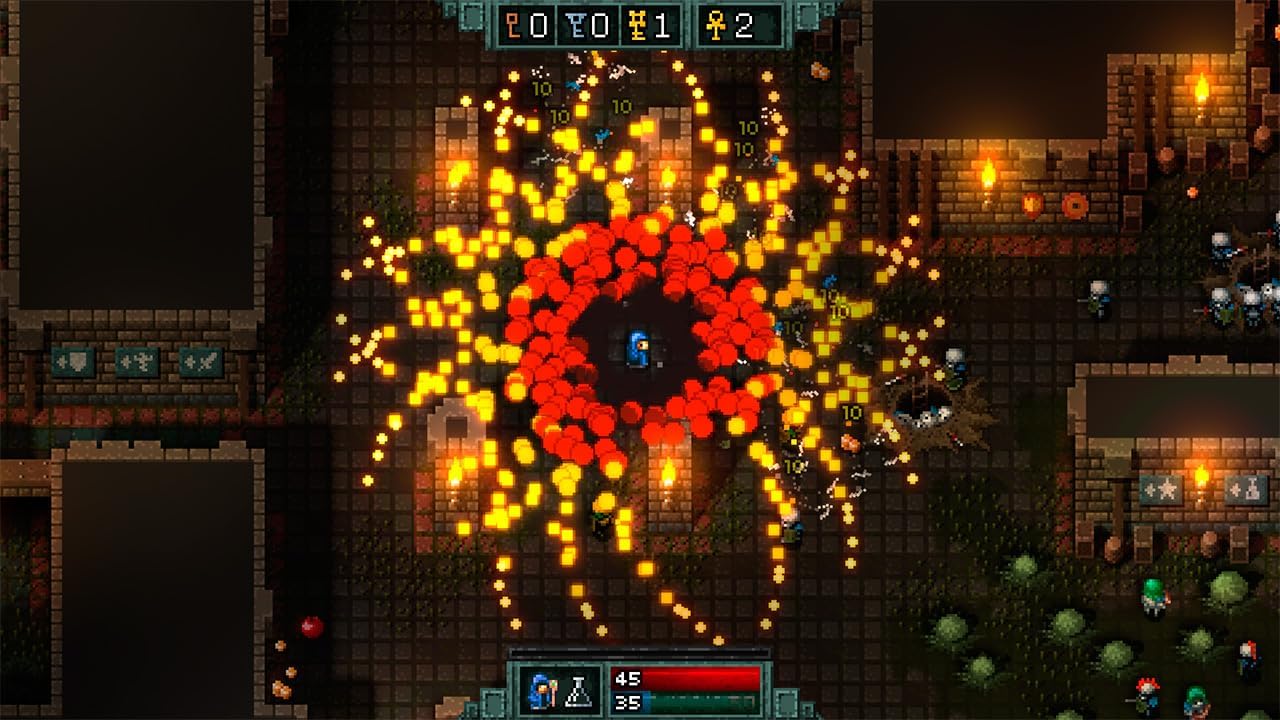Select the gold key icon showing 1
1280x720 pixels.
638,26
